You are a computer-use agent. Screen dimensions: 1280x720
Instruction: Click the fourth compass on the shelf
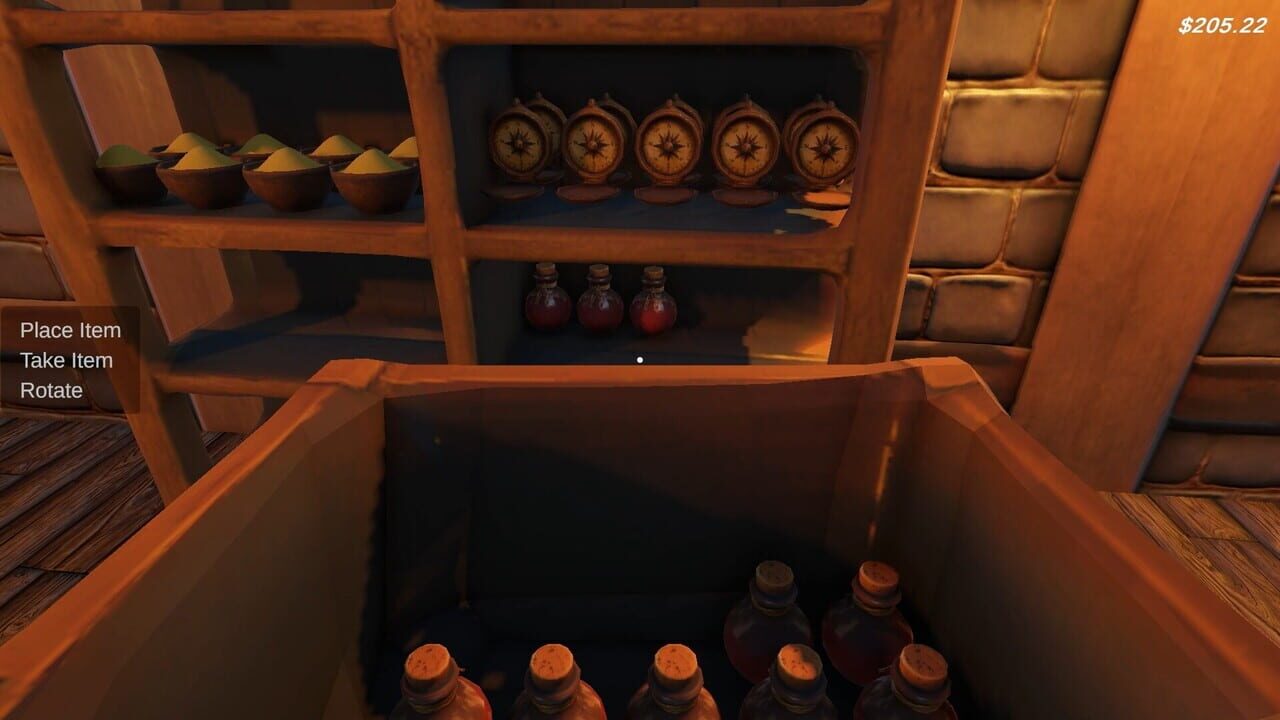pyautogui.click(x=744, y=146)
